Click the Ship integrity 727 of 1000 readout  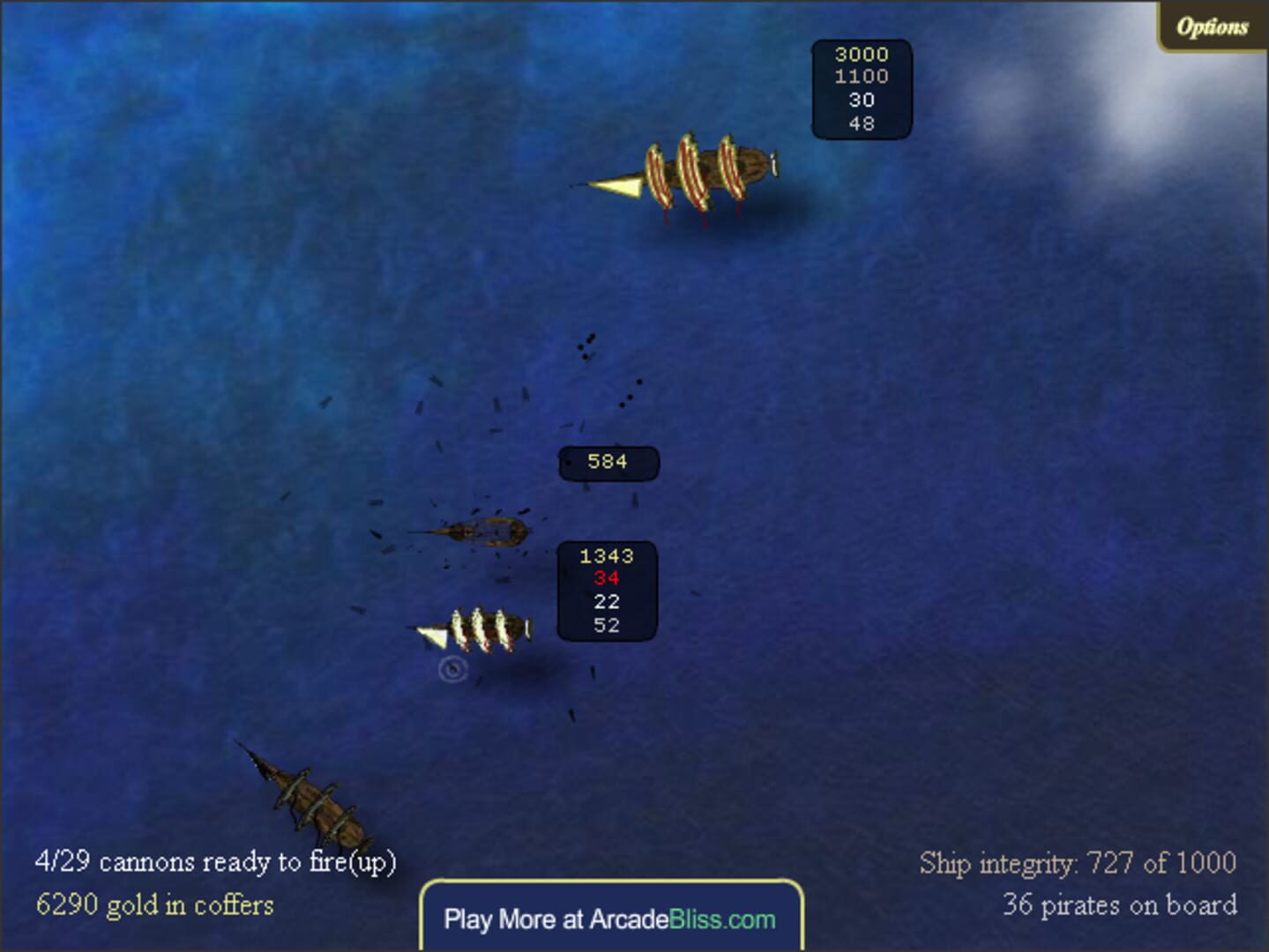[1078, 863]
